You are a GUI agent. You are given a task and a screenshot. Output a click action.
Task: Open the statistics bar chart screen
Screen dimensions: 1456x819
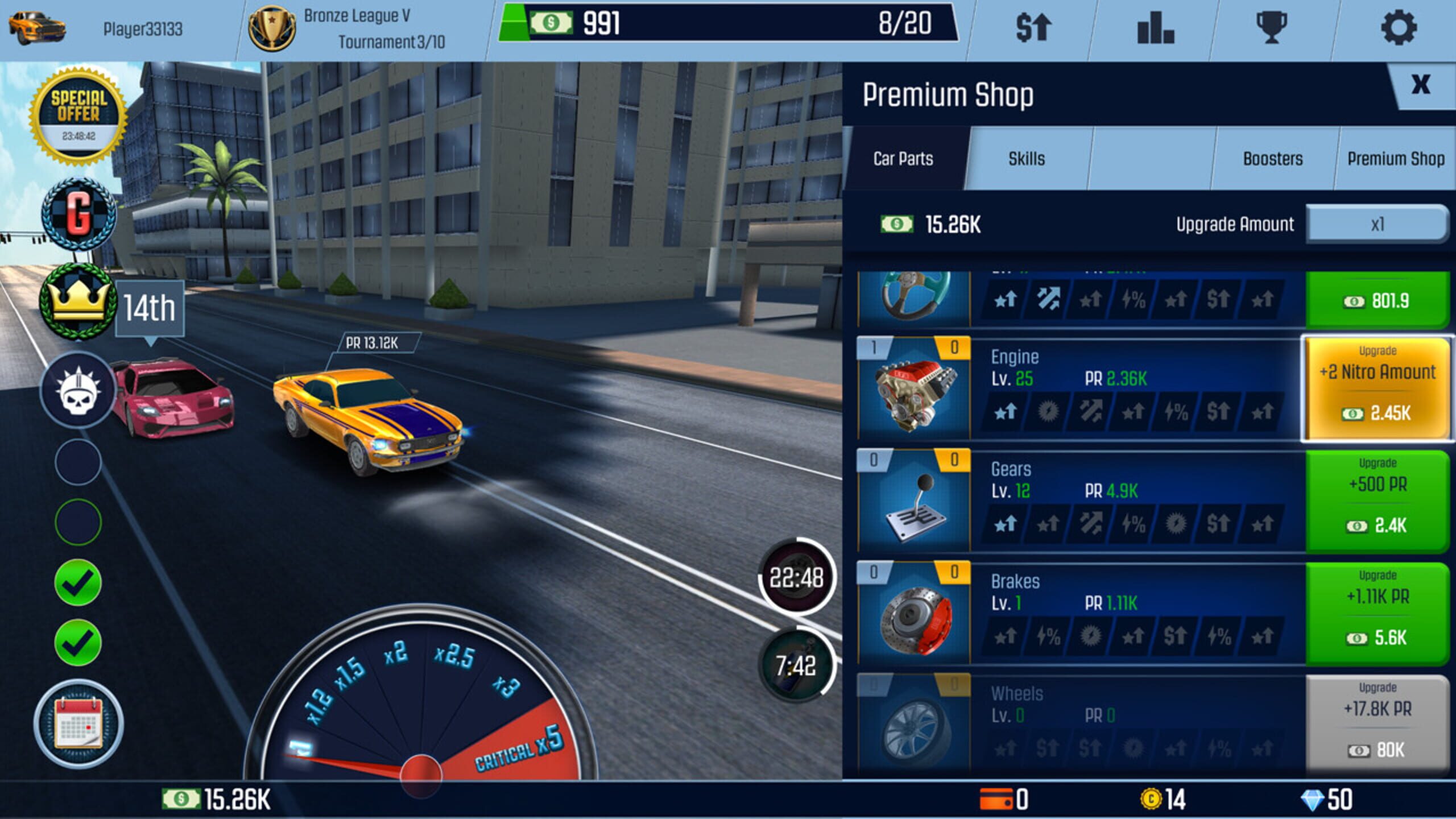pos(1156,29)
